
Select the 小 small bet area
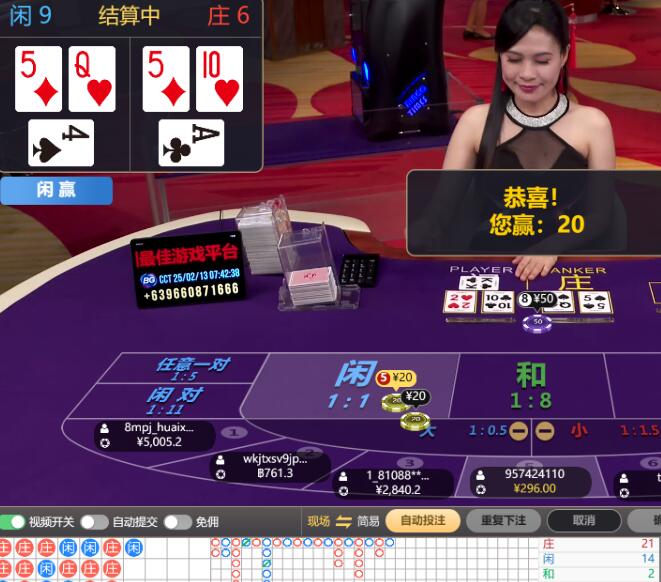coord(579,431)
